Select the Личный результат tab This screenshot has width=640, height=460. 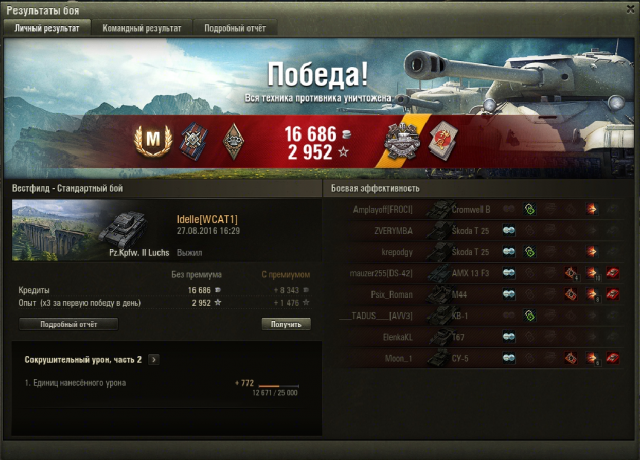[49, 29]
